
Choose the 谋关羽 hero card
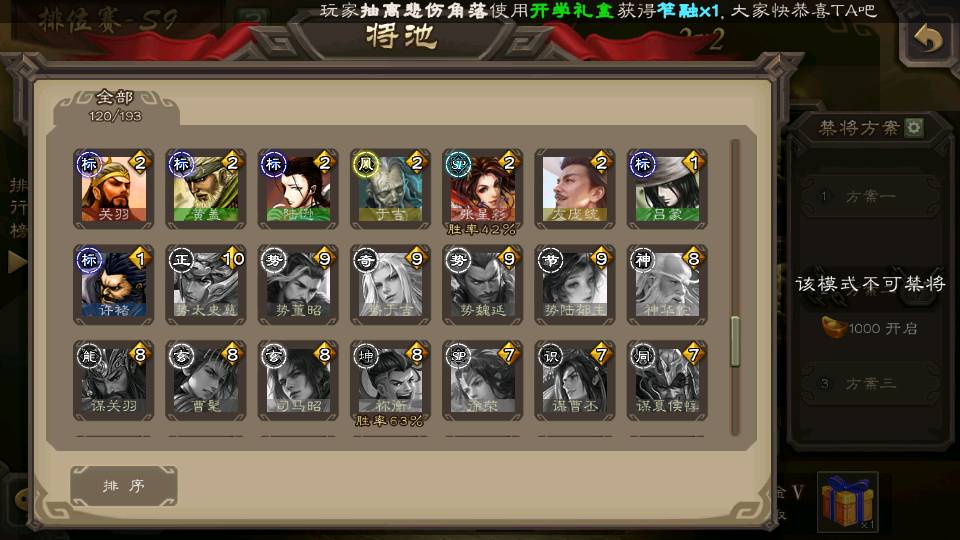click(113, 380)
